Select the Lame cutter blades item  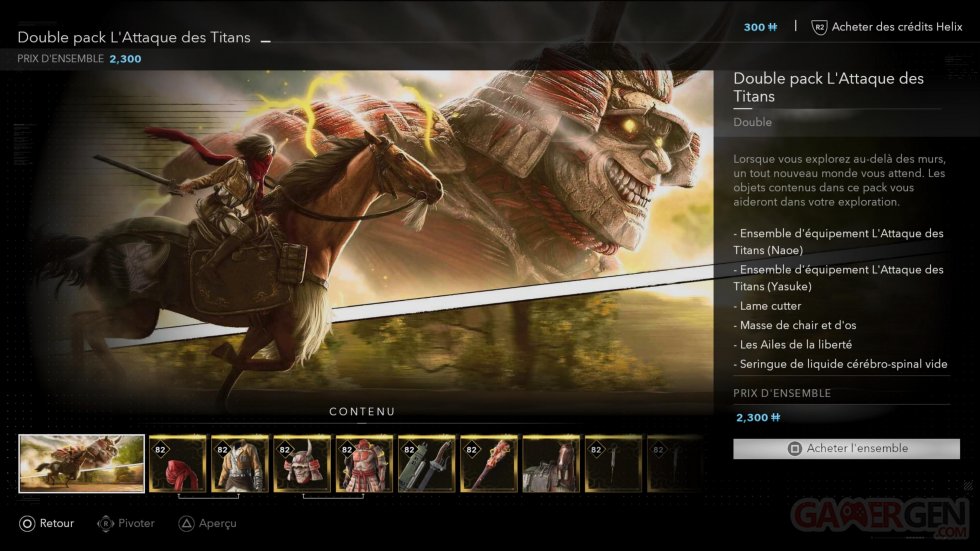pyautogui.click(x=426, y=463)
